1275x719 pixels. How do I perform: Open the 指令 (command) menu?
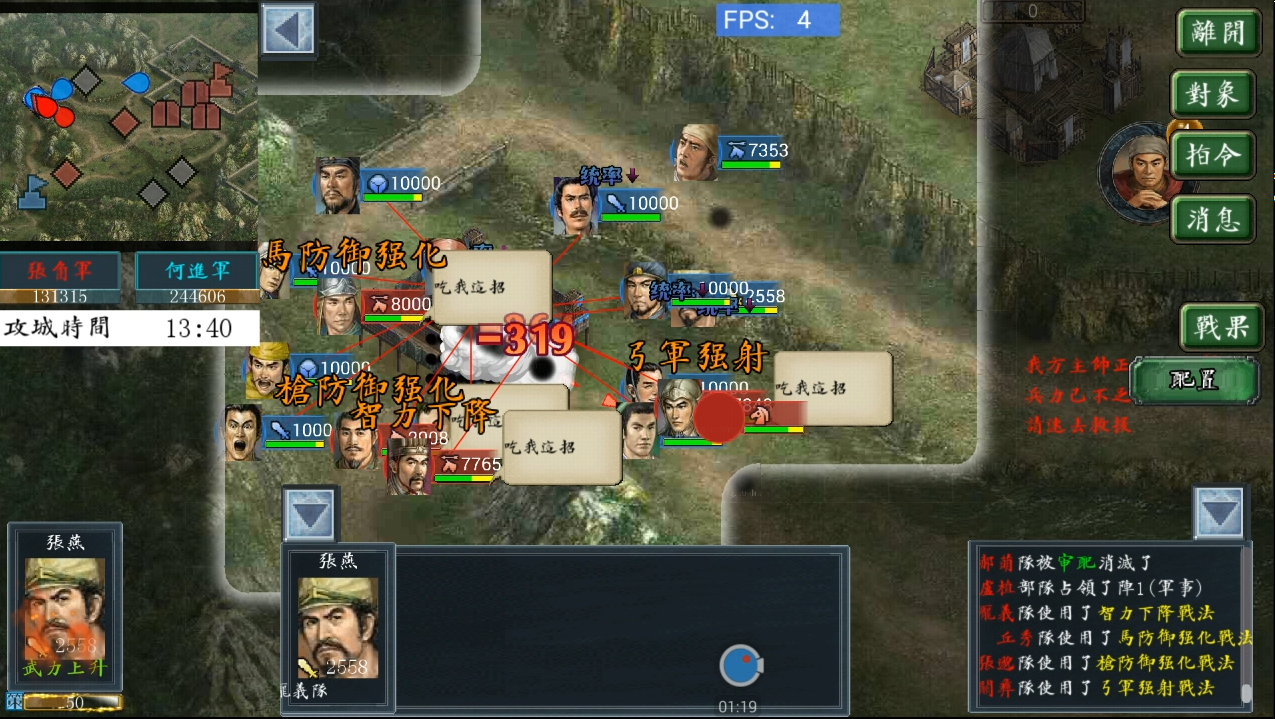(1214, 157)
